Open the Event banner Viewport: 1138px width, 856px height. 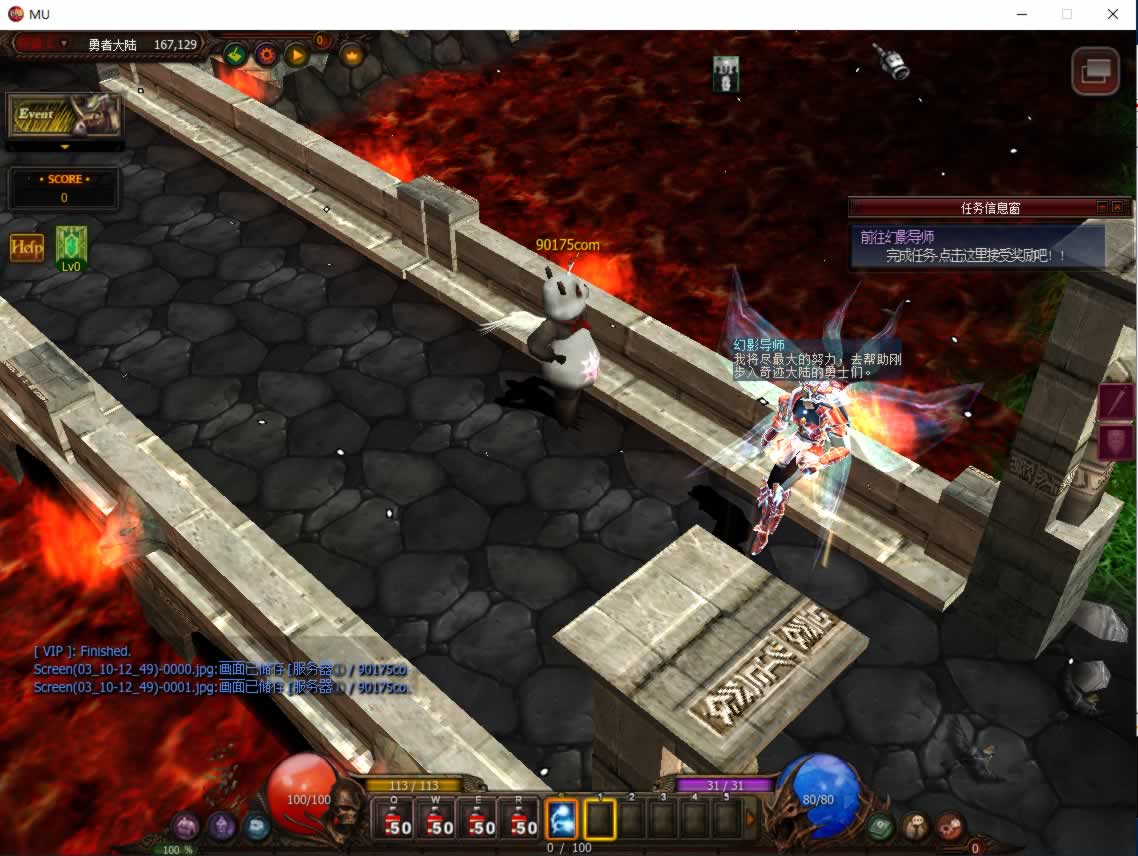tap(65, 115)
